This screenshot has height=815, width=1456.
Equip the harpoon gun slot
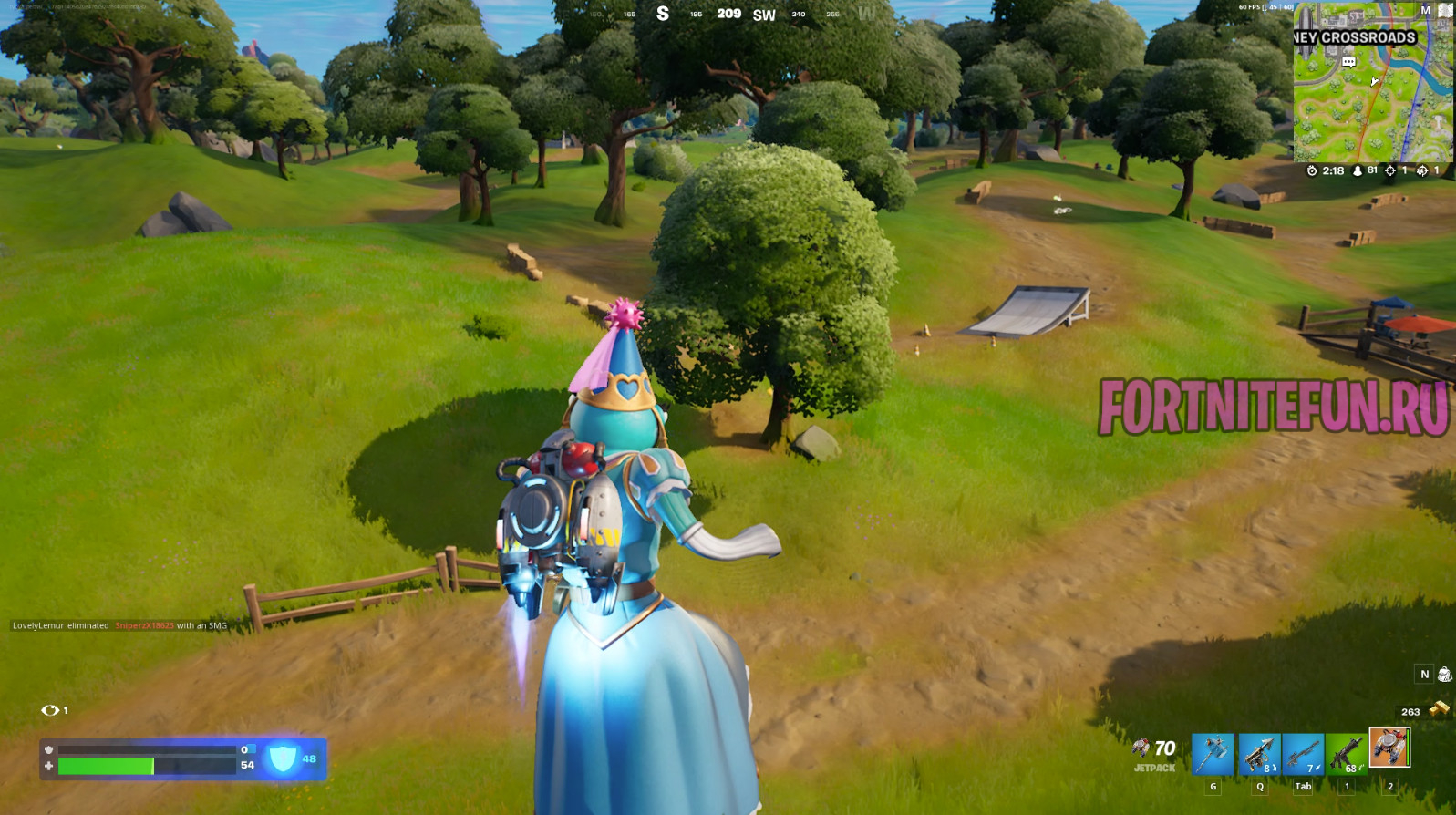(x=1259, y=754)
